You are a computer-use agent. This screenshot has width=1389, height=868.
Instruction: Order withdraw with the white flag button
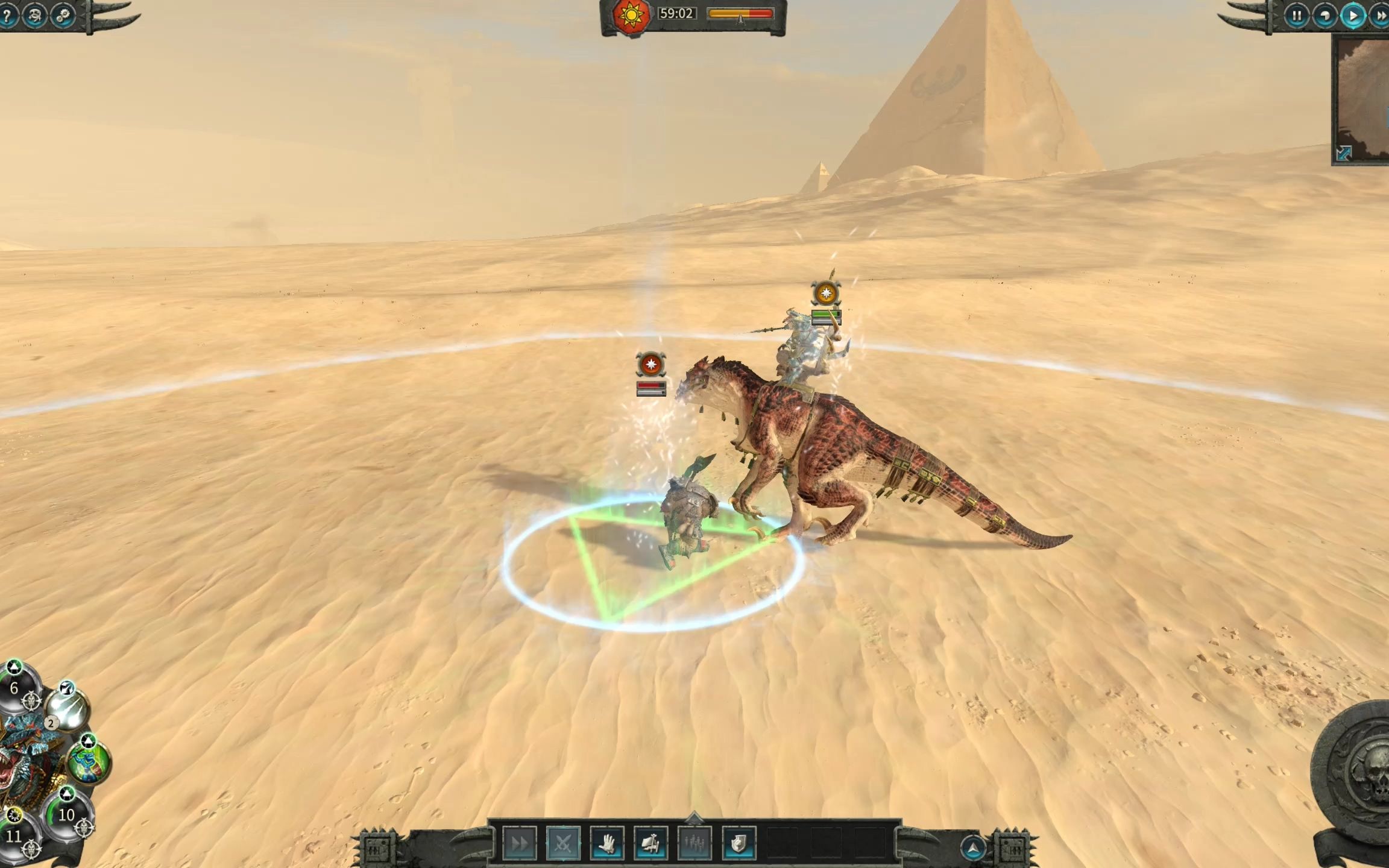(x=651, y=843)
